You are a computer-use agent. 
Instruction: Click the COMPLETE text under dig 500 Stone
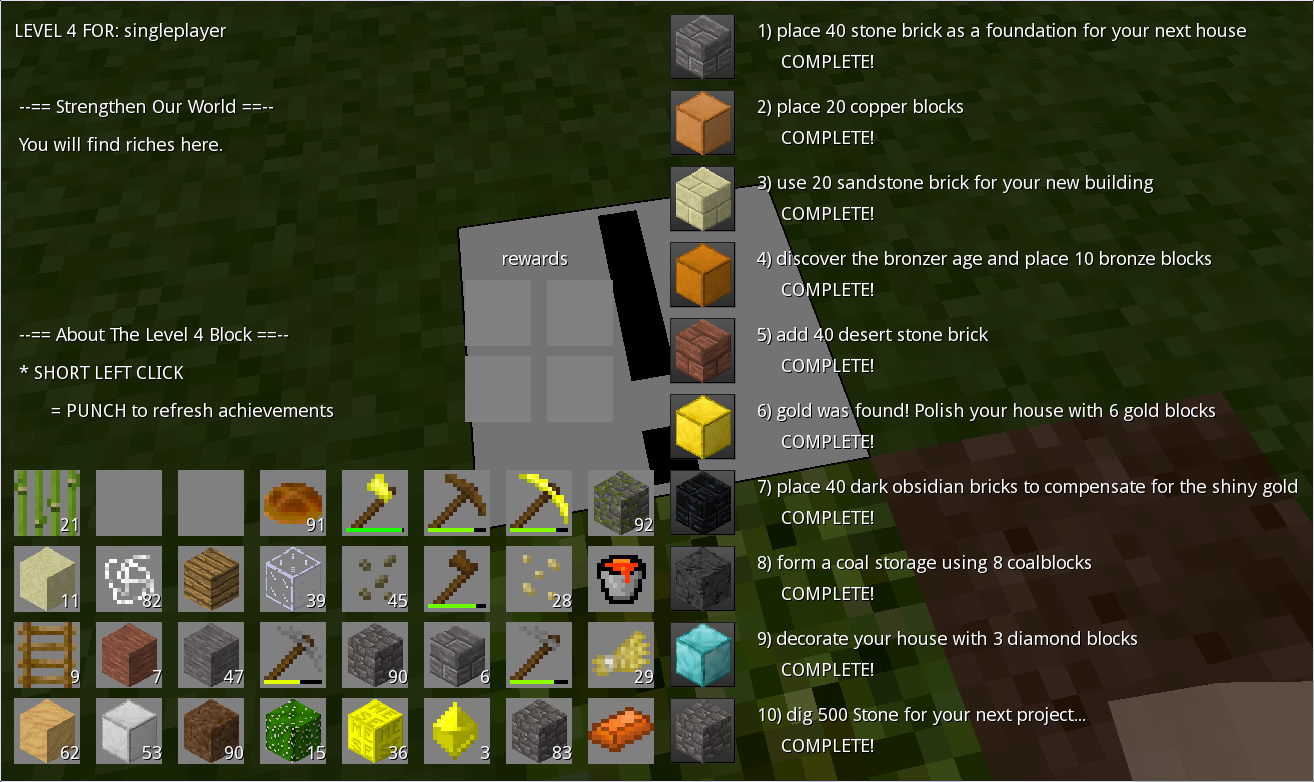click(x=828, y=745)
